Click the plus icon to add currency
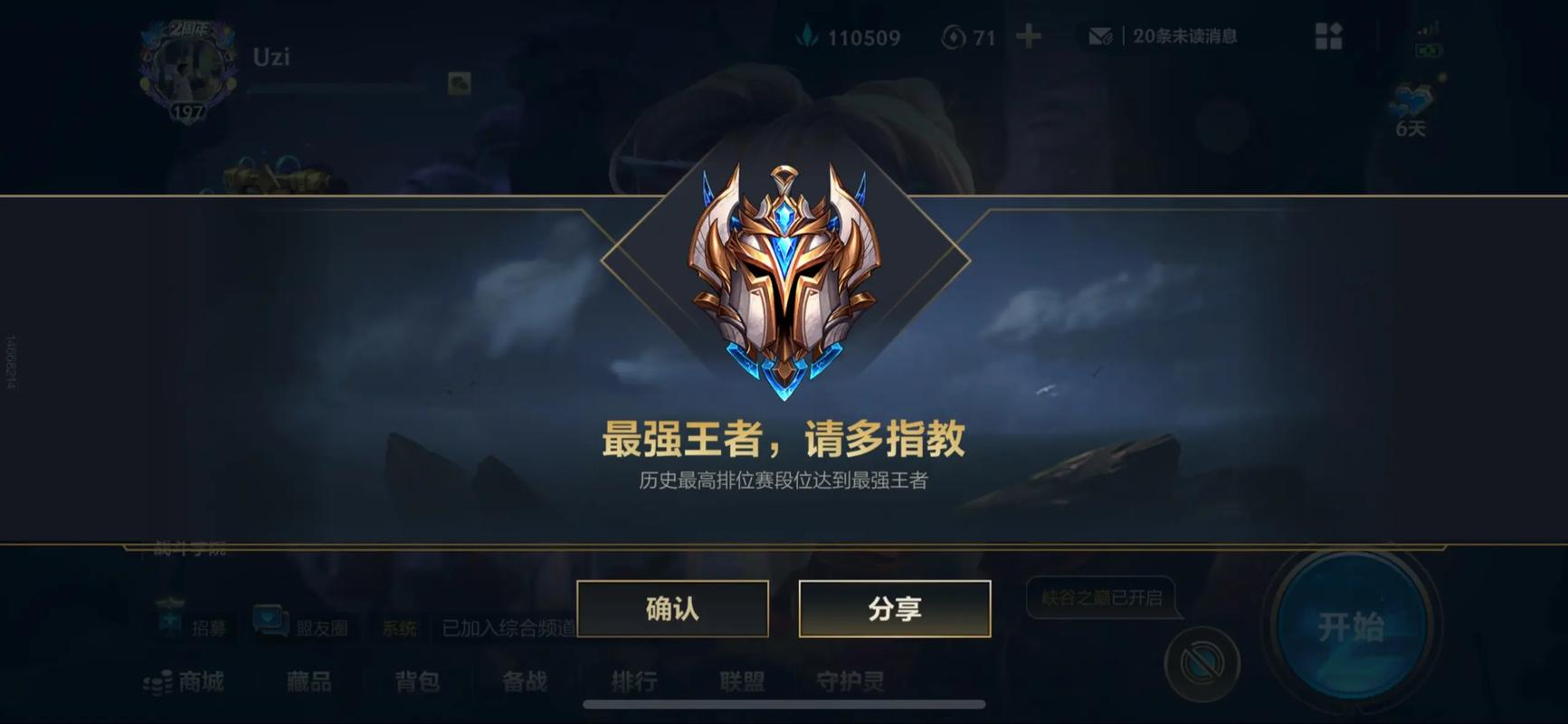The height and width of the screenshot is (724, 1568). [x=1027, y=38]
